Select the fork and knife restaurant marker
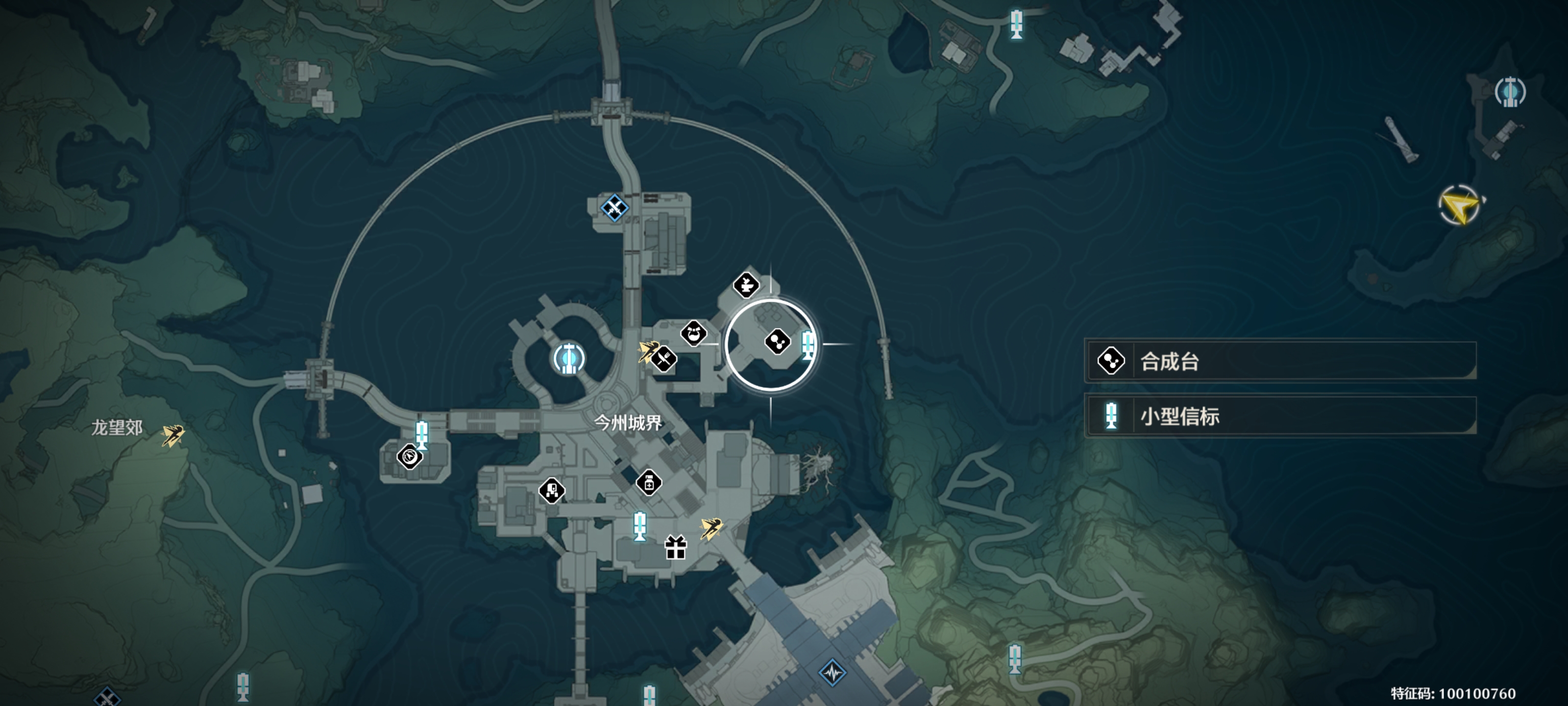 point(664,358)
